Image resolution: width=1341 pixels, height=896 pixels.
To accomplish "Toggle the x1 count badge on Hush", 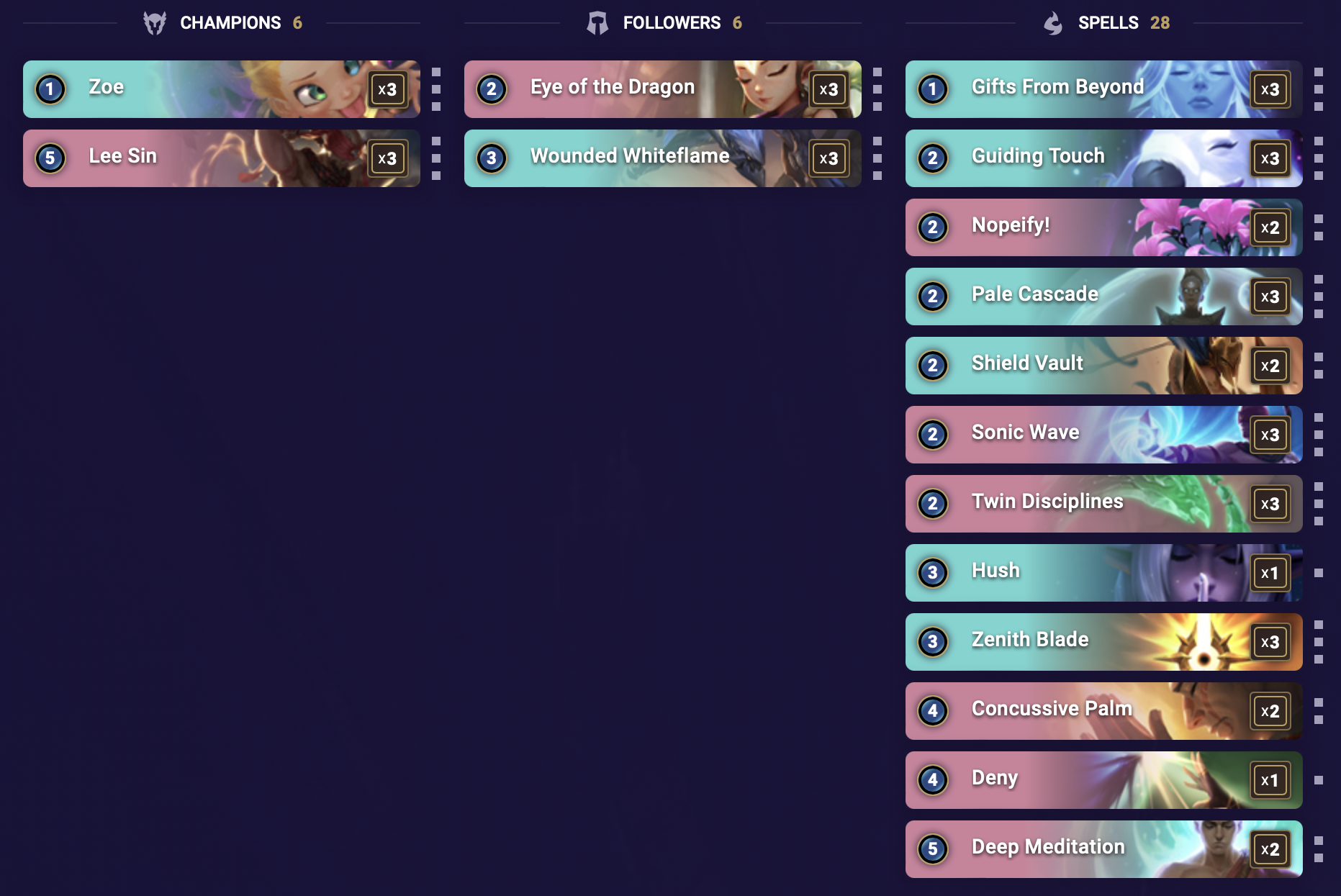I will pyautogui.click(x=1270, y=573).
